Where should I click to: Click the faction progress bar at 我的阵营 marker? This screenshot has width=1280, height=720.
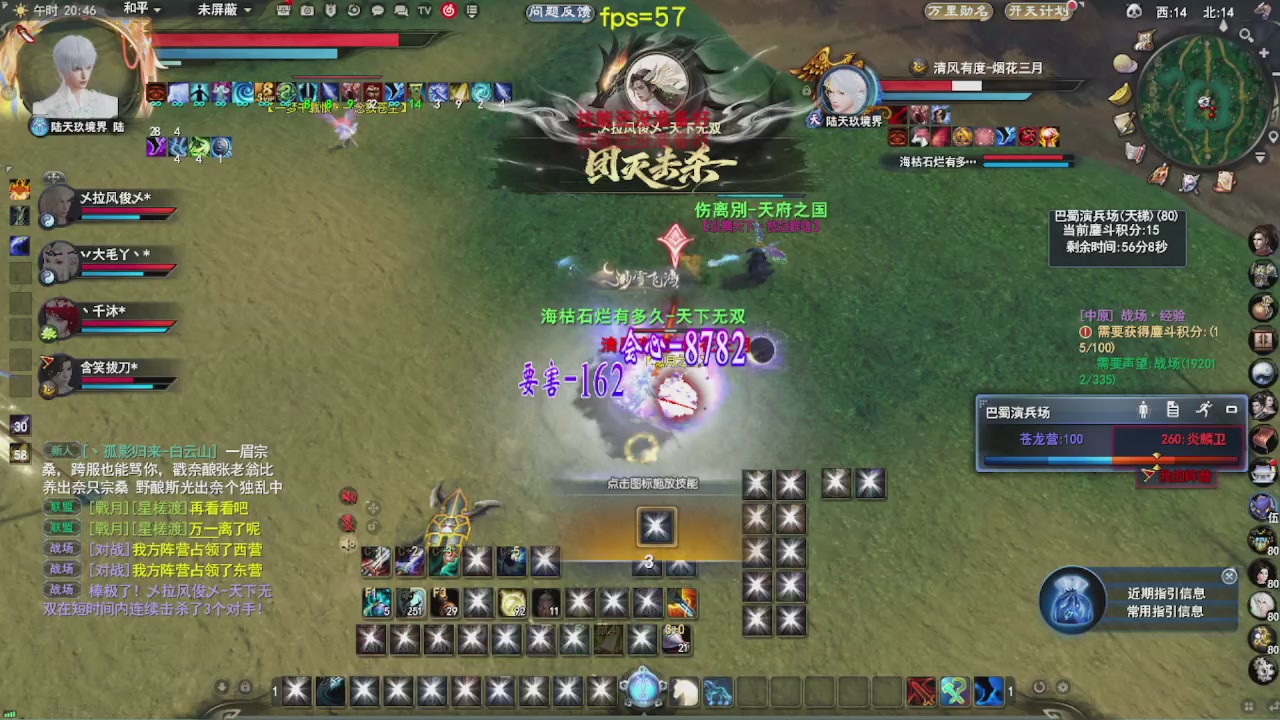click(x=1157, y=459)
